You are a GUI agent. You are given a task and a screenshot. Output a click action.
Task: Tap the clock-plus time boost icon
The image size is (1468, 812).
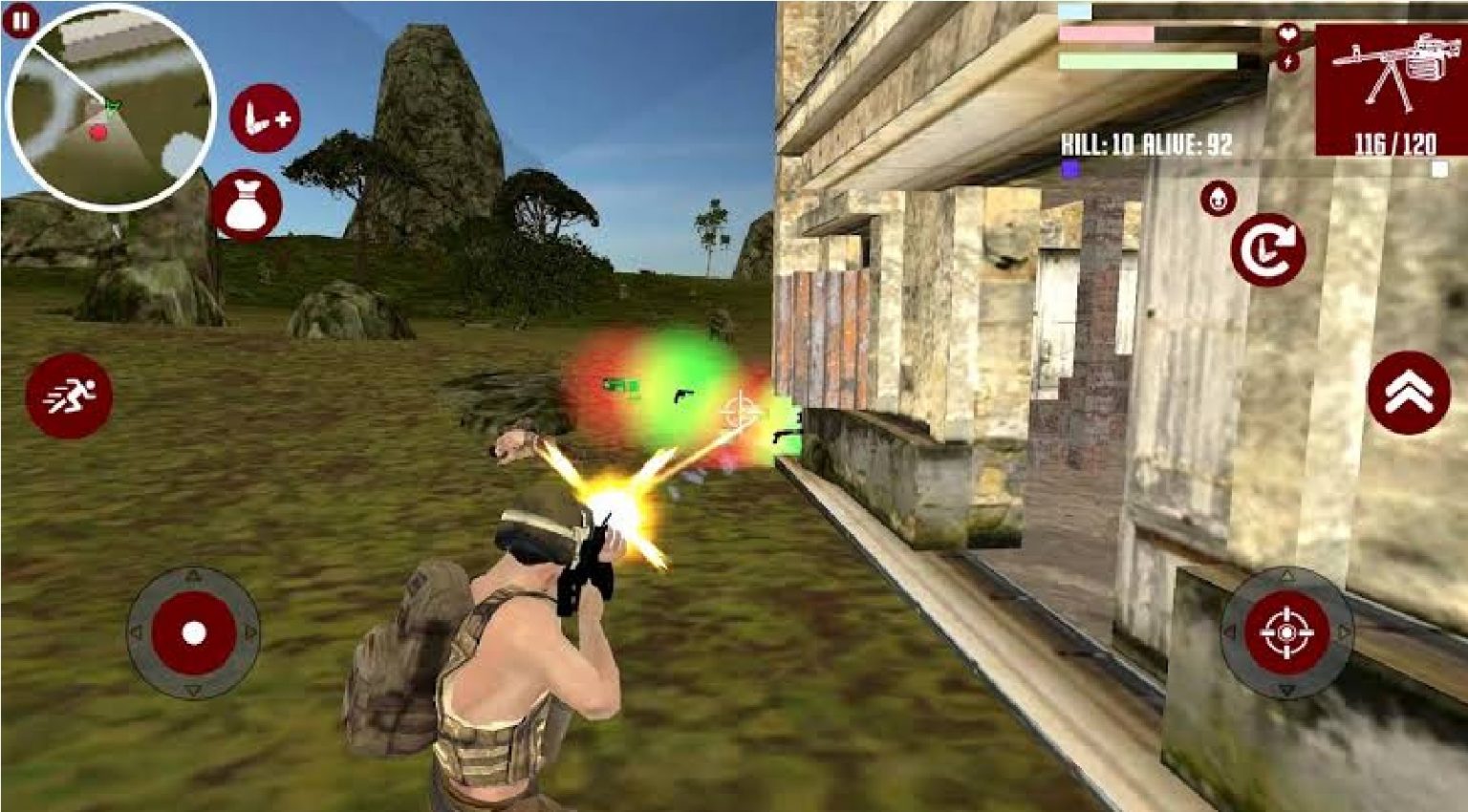tap(264, 117)
